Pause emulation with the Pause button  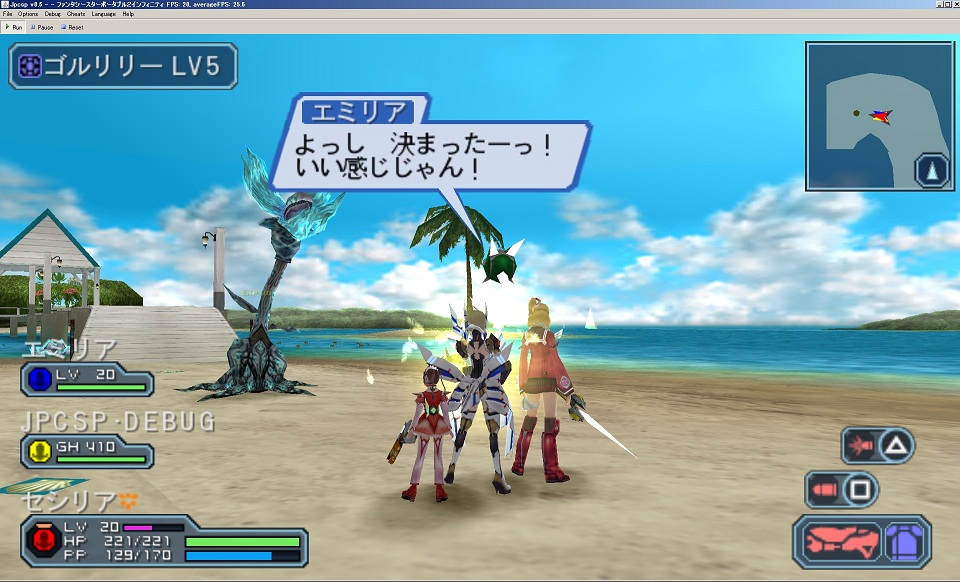click(x=43, y=27)
